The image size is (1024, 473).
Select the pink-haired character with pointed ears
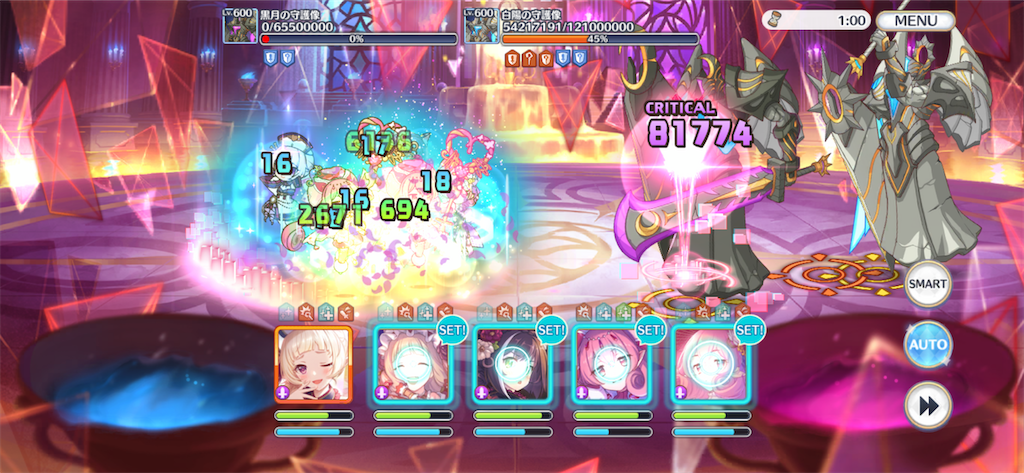point(611,364)
